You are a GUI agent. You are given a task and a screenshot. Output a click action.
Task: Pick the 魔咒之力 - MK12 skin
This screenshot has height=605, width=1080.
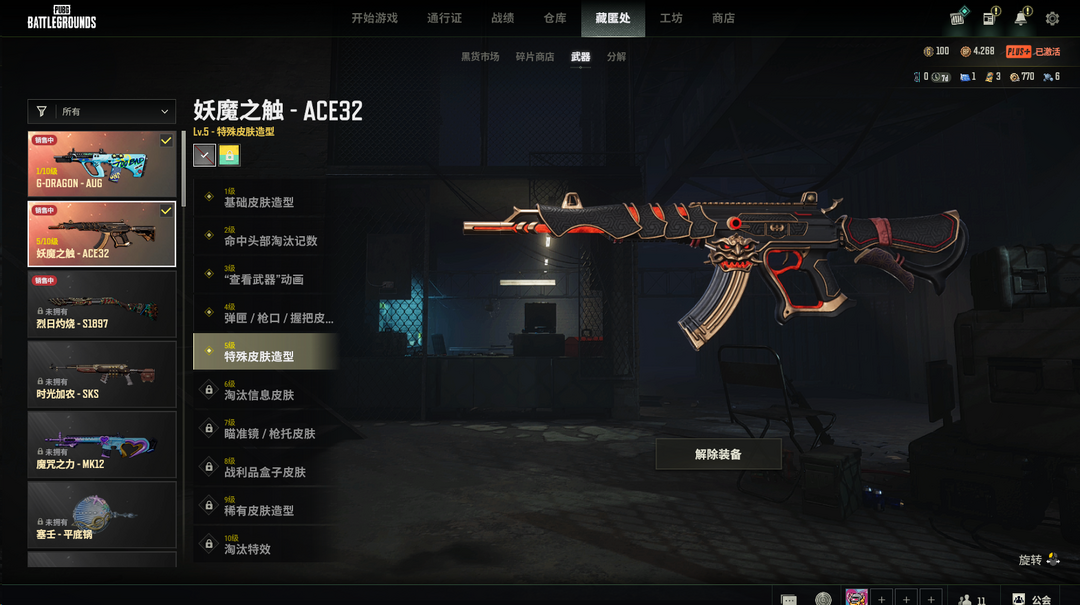pyautogui.click(x=101, y=444)
